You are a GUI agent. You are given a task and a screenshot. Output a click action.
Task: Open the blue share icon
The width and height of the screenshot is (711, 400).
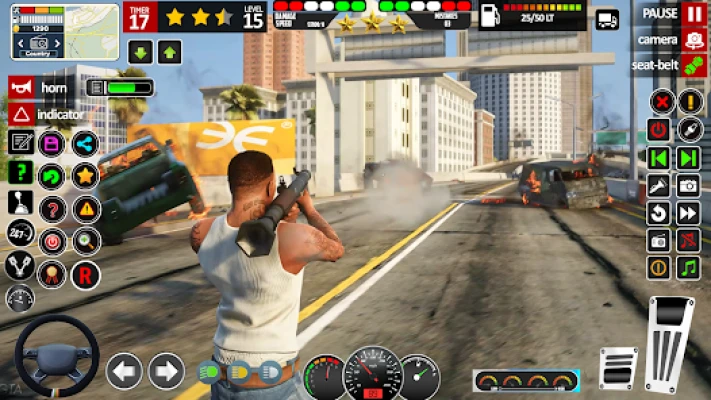[x=85, y=143]
